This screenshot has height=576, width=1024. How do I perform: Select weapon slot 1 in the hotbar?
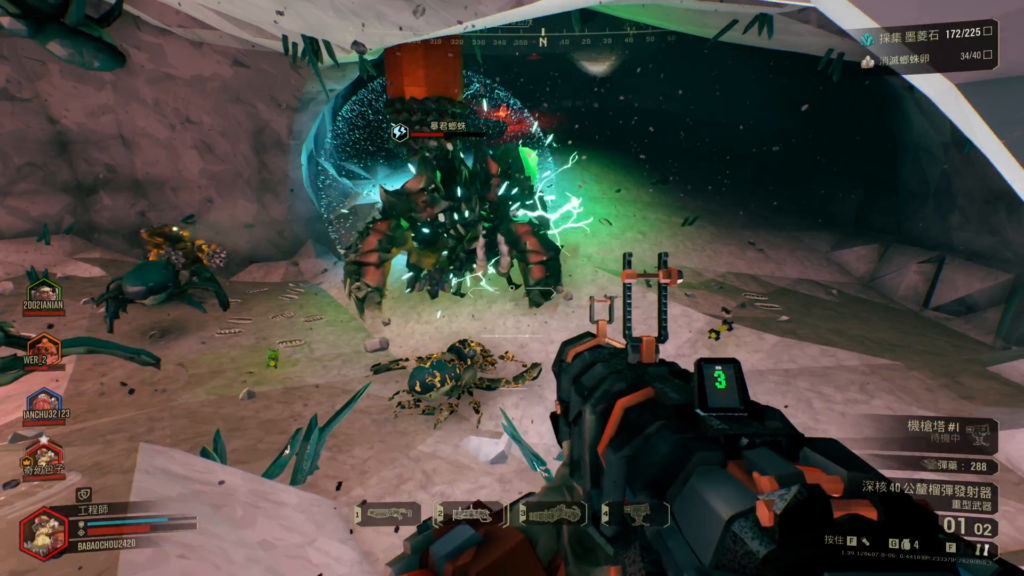coord(388,514)
